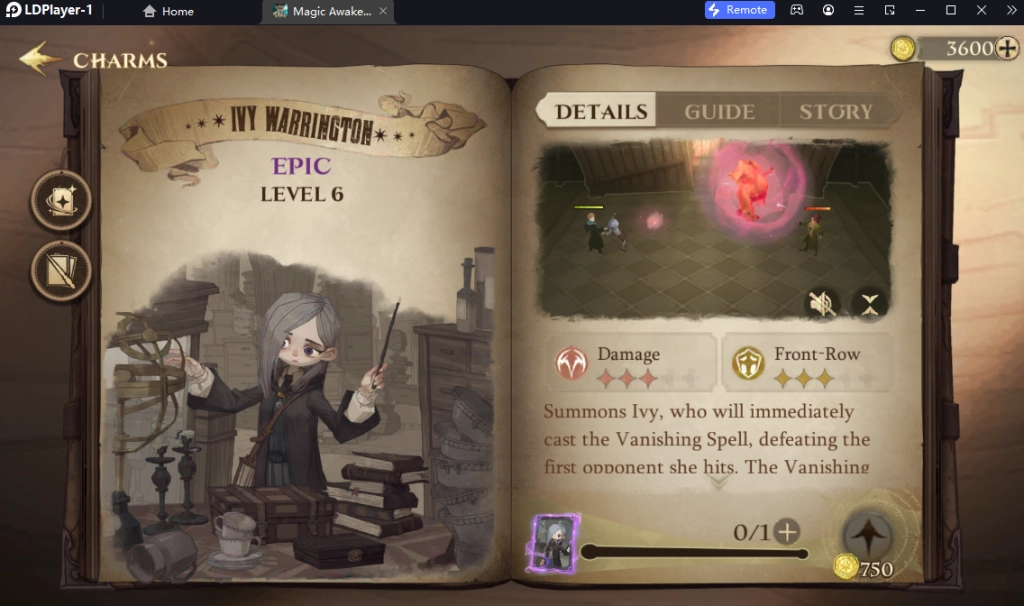Open the Home tab in LDPlayer
The height and width of the screenshot is (606, 1024).
(168, 11)
